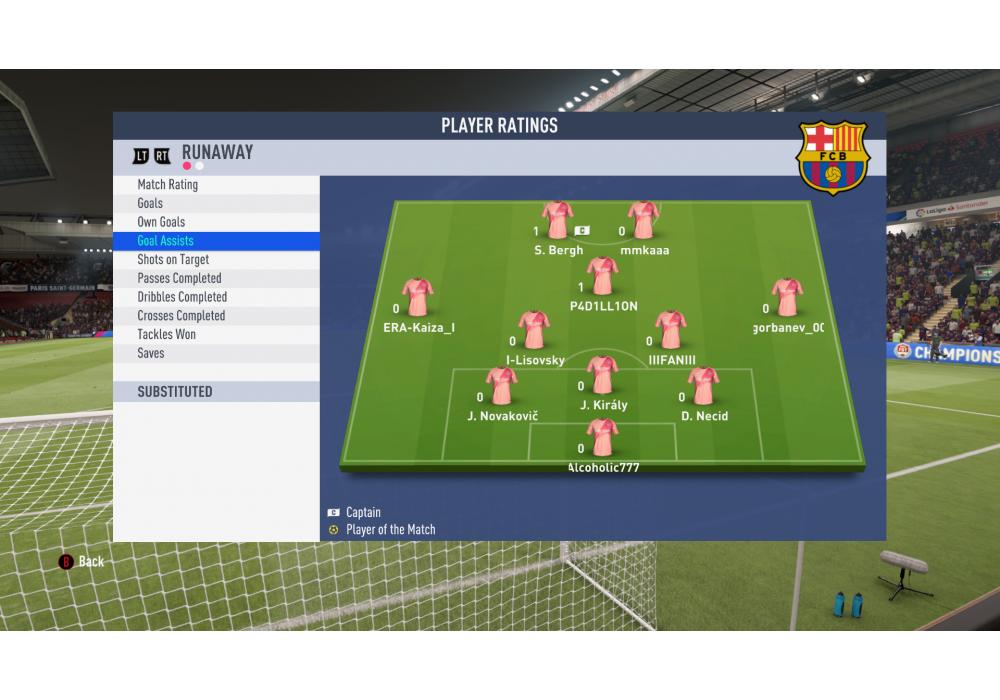Select player P4D1LL10N on the formation
The image size is (1000, 700).
coord(602,277)
